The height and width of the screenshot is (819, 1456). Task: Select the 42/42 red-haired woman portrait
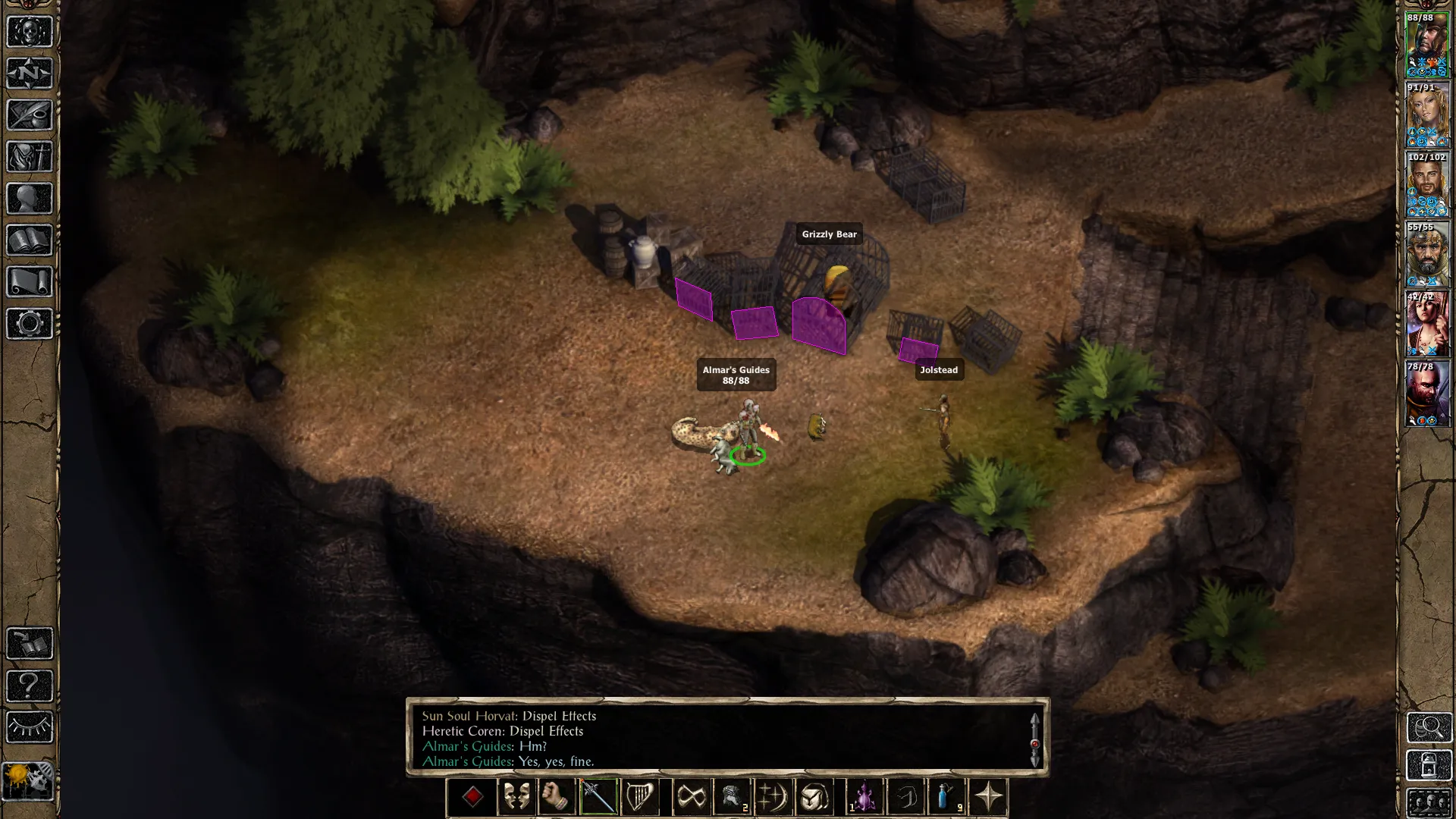point(1427,324)
